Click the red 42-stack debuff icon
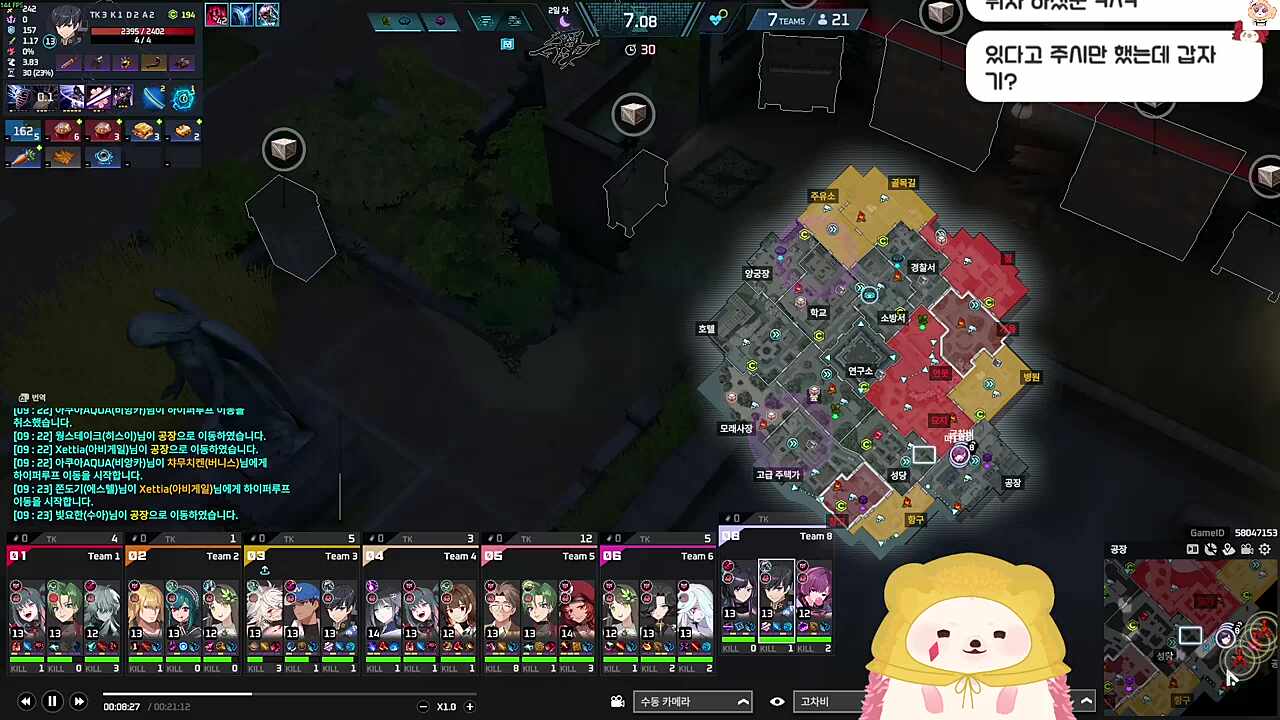 tap(216, 14)
